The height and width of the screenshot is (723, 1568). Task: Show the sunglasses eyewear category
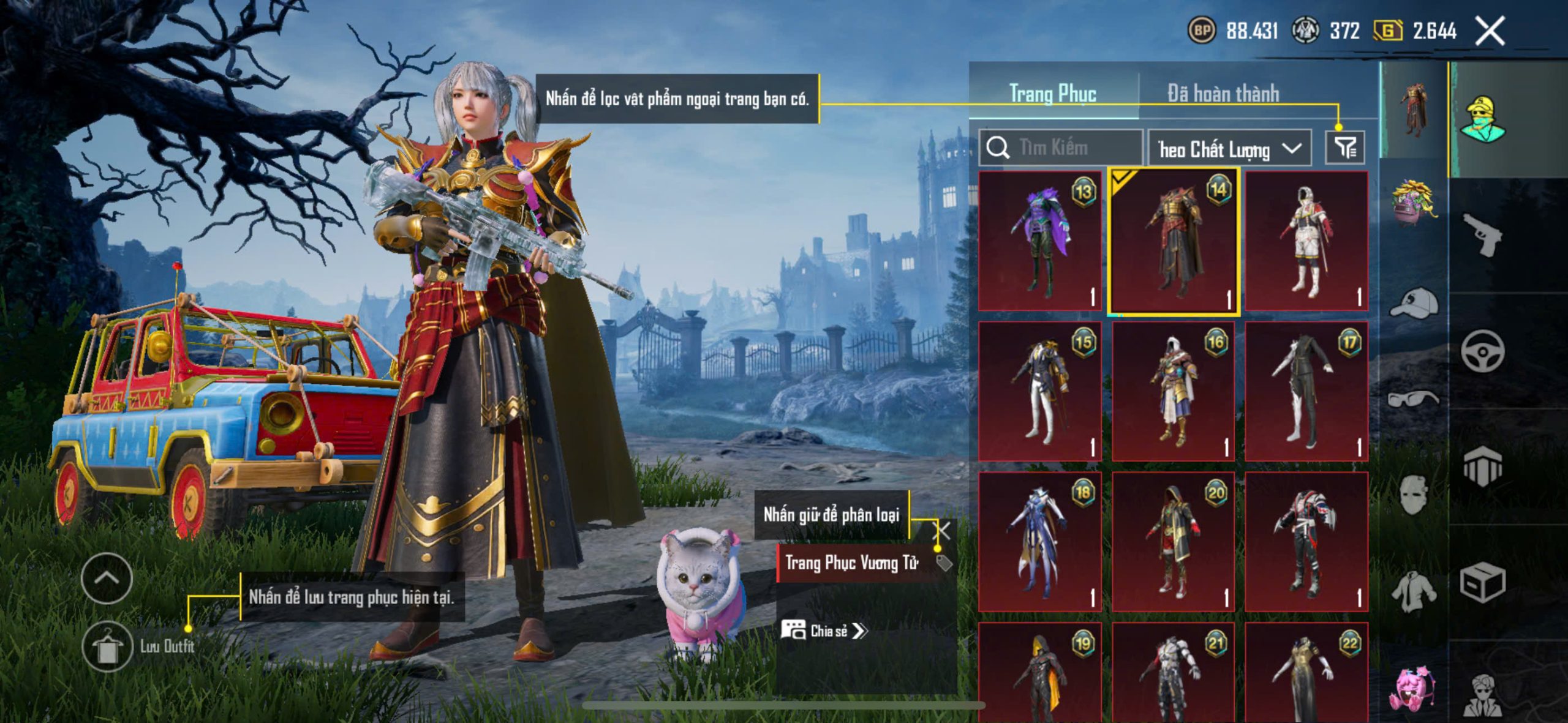tap(1414, 399)
